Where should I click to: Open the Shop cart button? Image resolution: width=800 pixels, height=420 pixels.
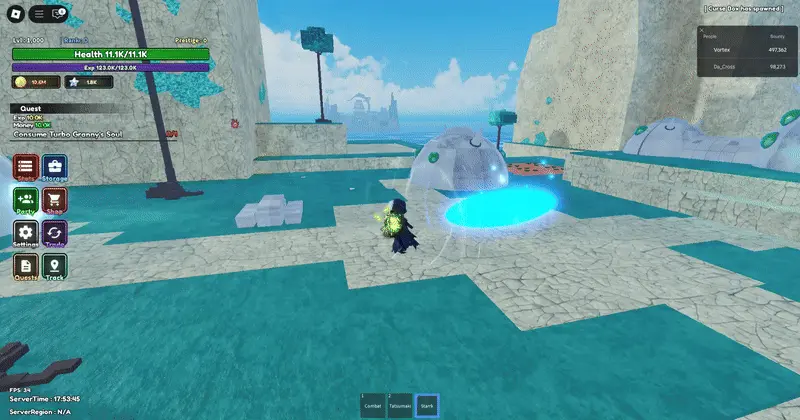click(55, 200)
